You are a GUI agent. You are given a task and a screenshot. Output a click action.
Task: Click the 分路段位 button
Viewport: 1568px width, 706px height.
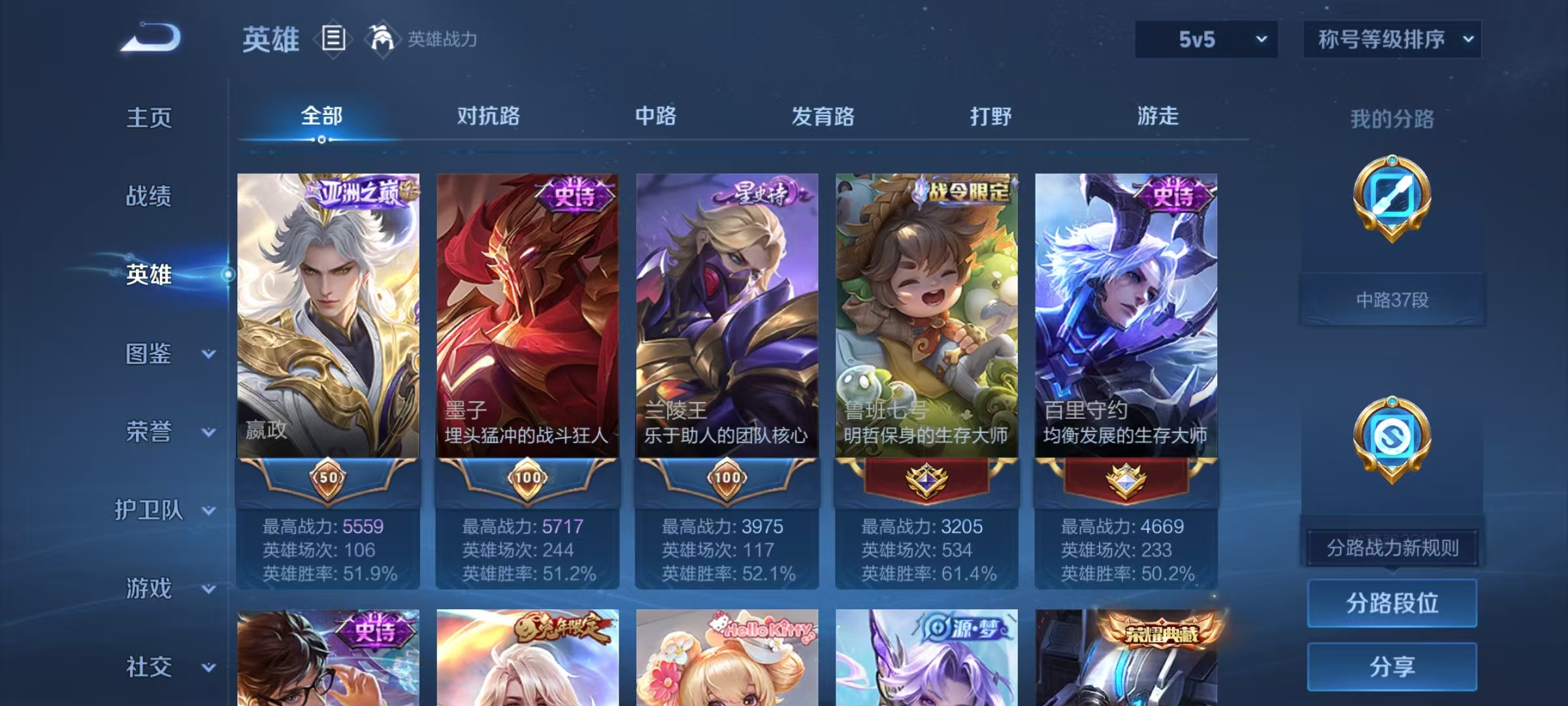tap(1392, 603)
